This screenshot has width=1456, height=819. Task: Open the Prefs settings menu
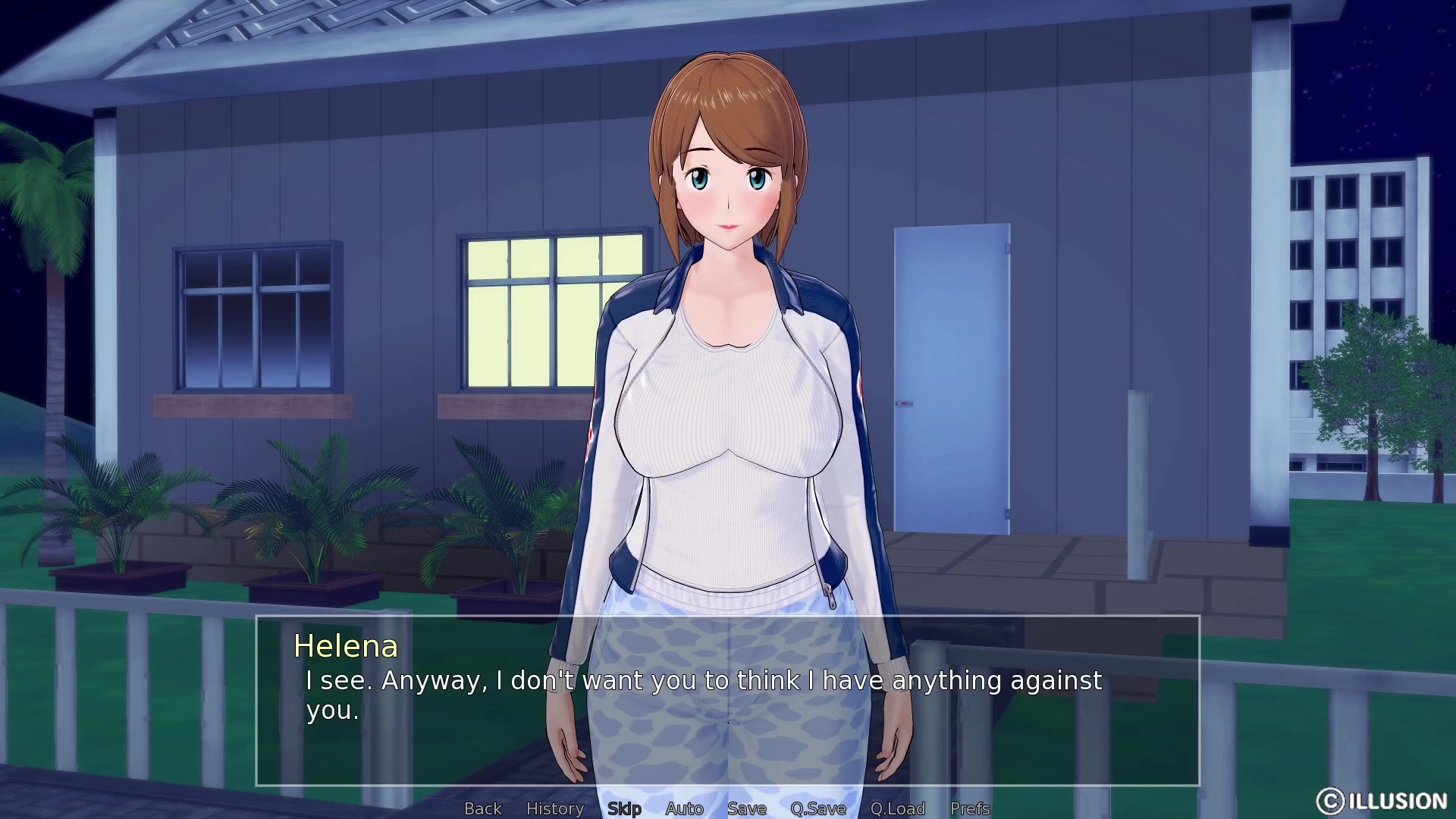970,808
